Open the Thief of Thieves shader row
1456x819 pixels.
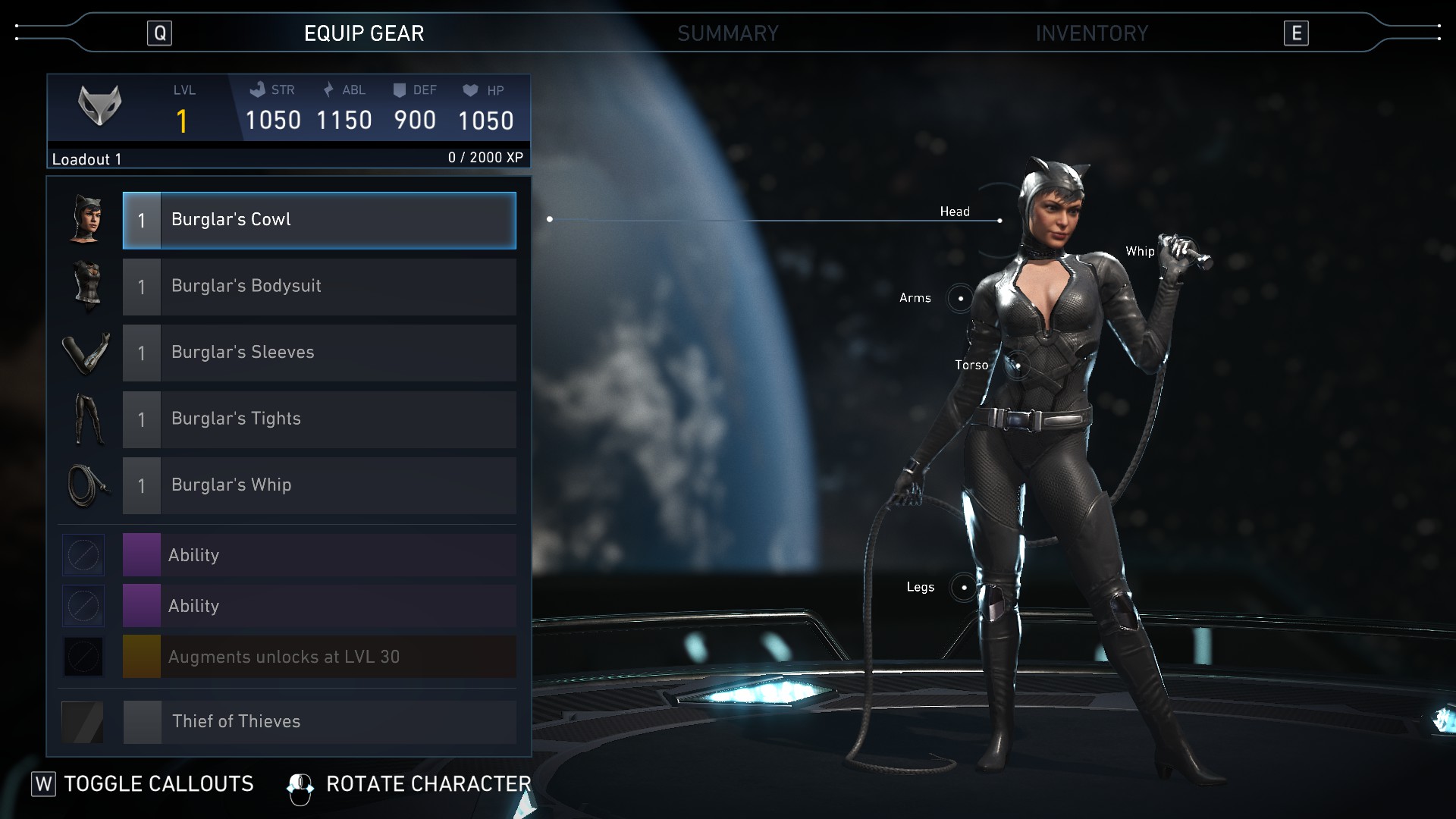point(319,721)
